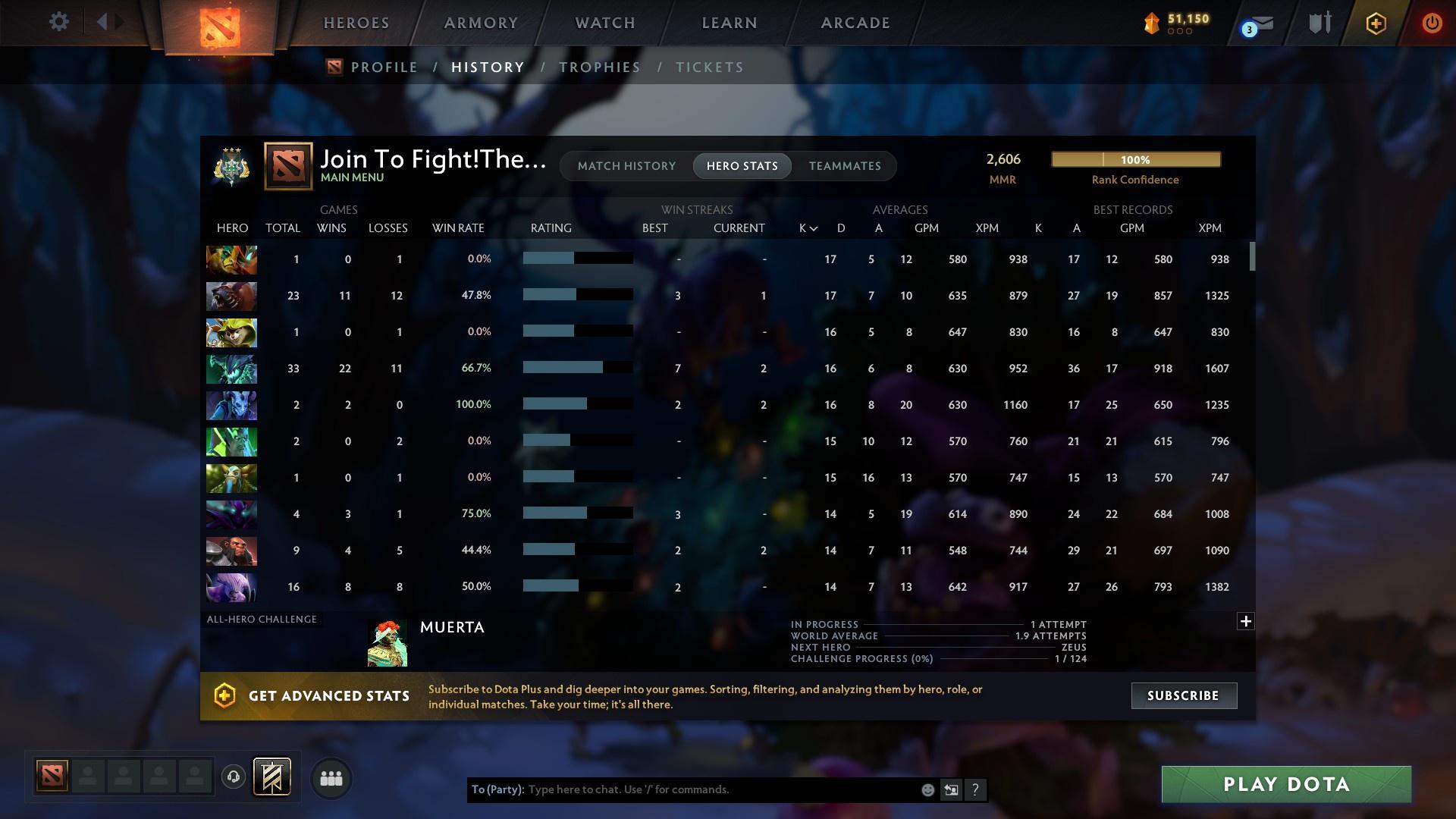
Task: Click the red power button to exit Dota
Action: click(x=1432, y=23)
